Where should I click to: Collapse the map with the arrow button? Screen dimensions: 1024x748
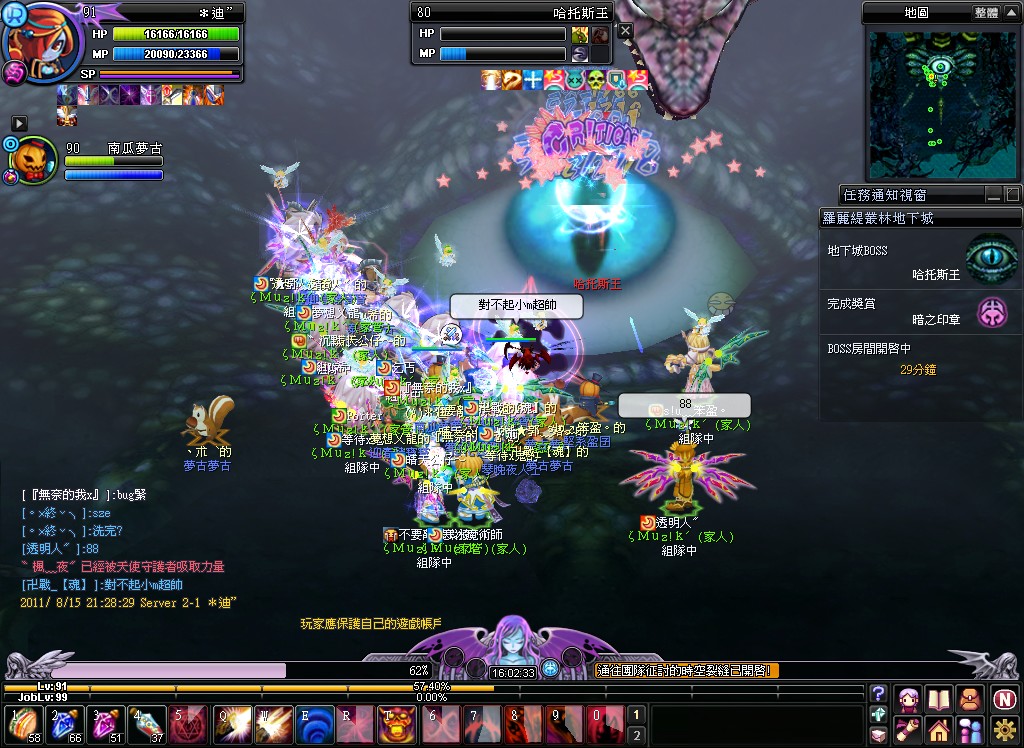[1011, 13]
